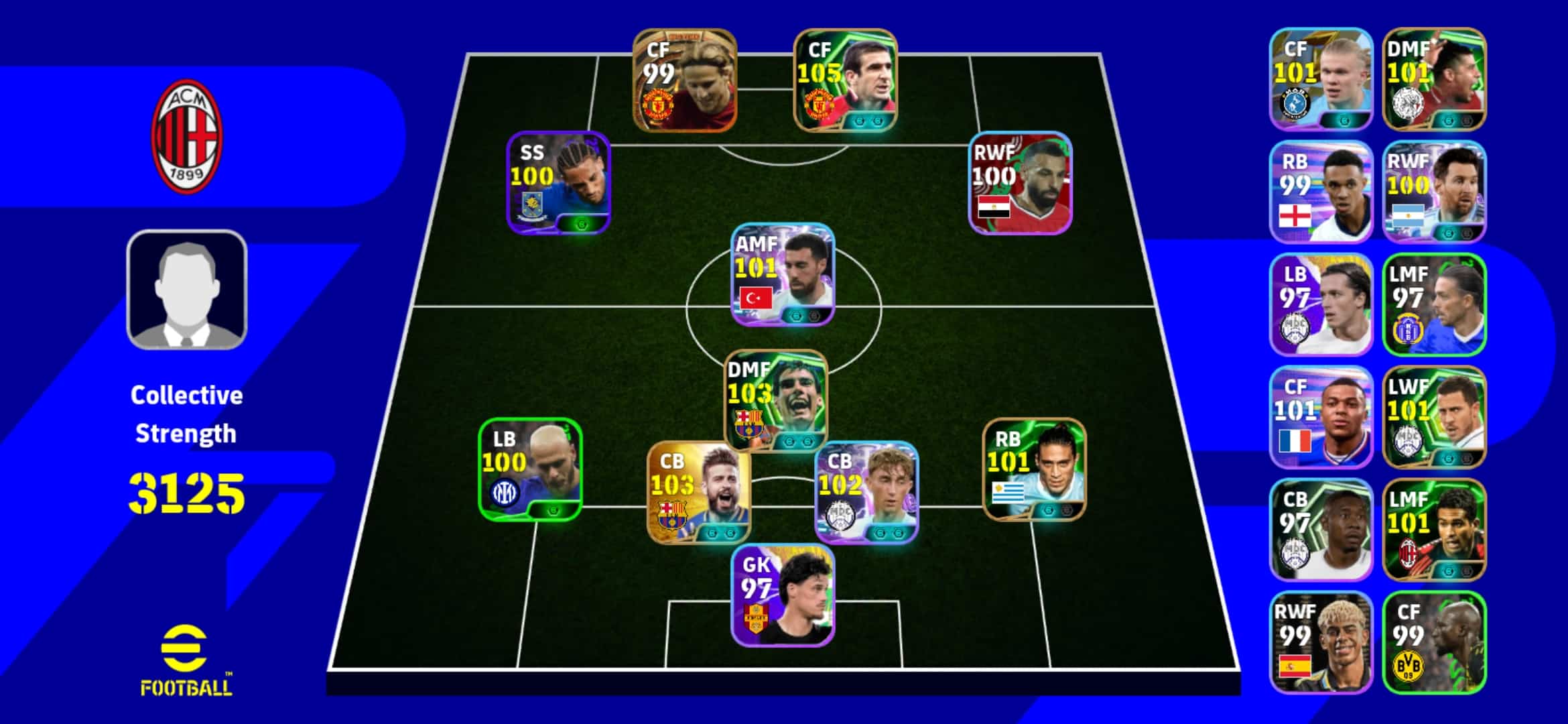This screenshot has width=1568, height=724.
Task: Select the substitute RB 99 England card
Action: coord(1321,192)
